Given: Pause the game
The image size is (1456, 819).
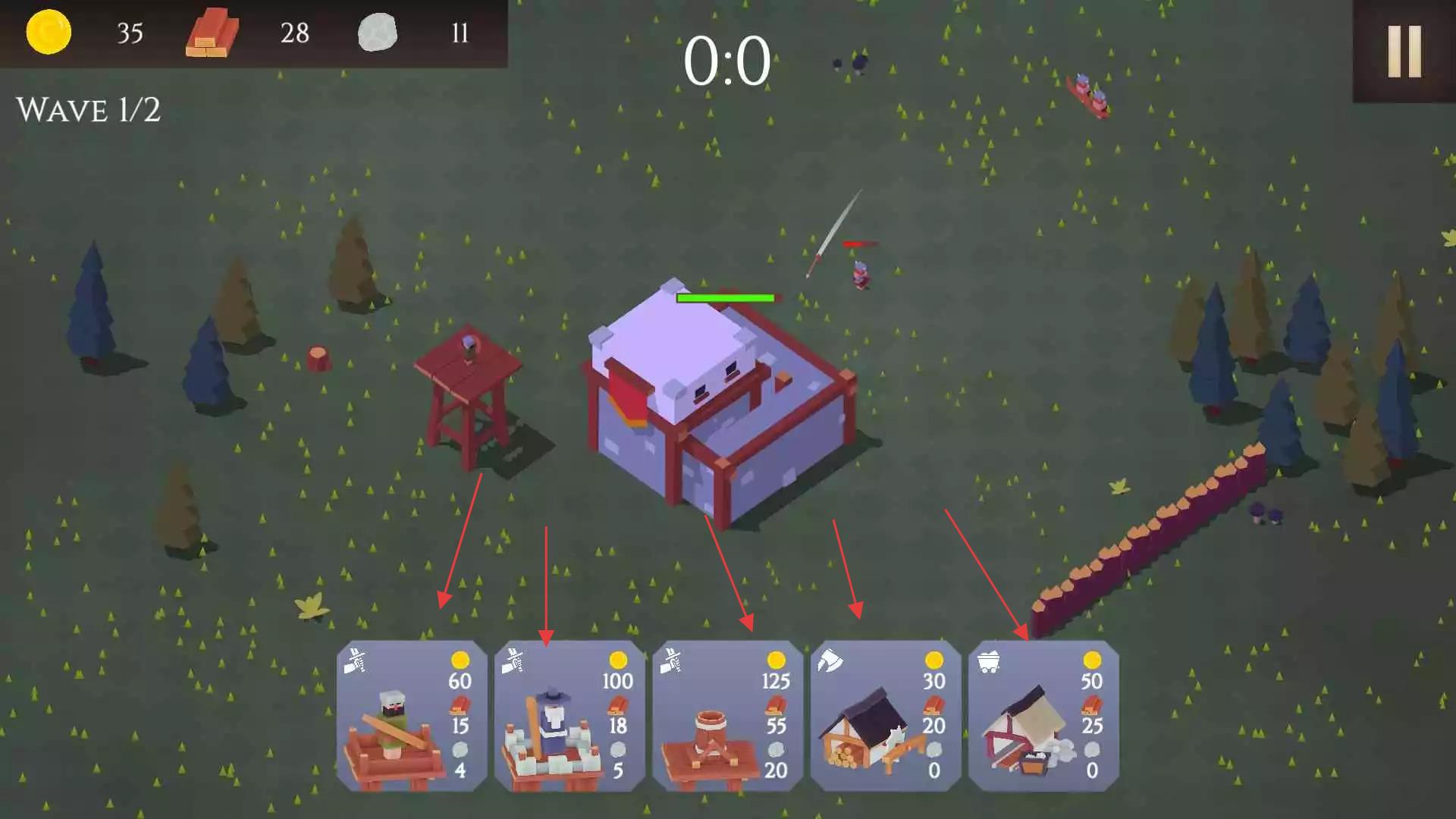Looking at the screenshot, I should pyautogui.click(x=1404, y=51).
